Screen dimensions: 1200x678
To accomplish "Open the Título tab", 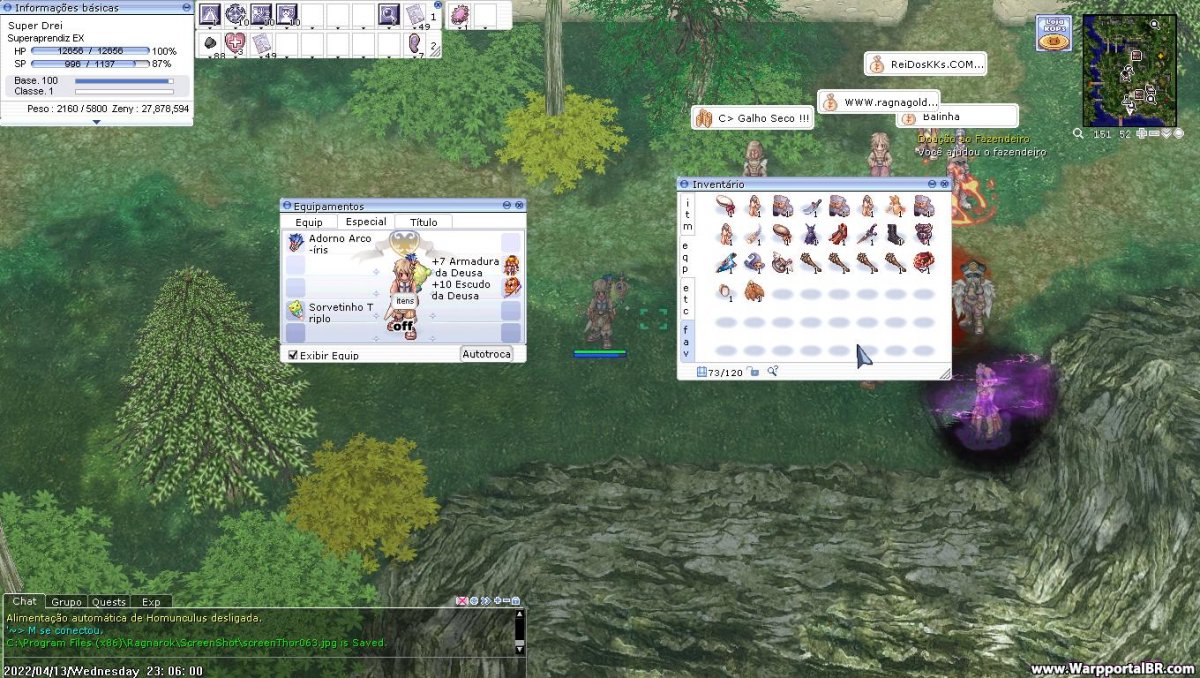I will click(423, 222).
